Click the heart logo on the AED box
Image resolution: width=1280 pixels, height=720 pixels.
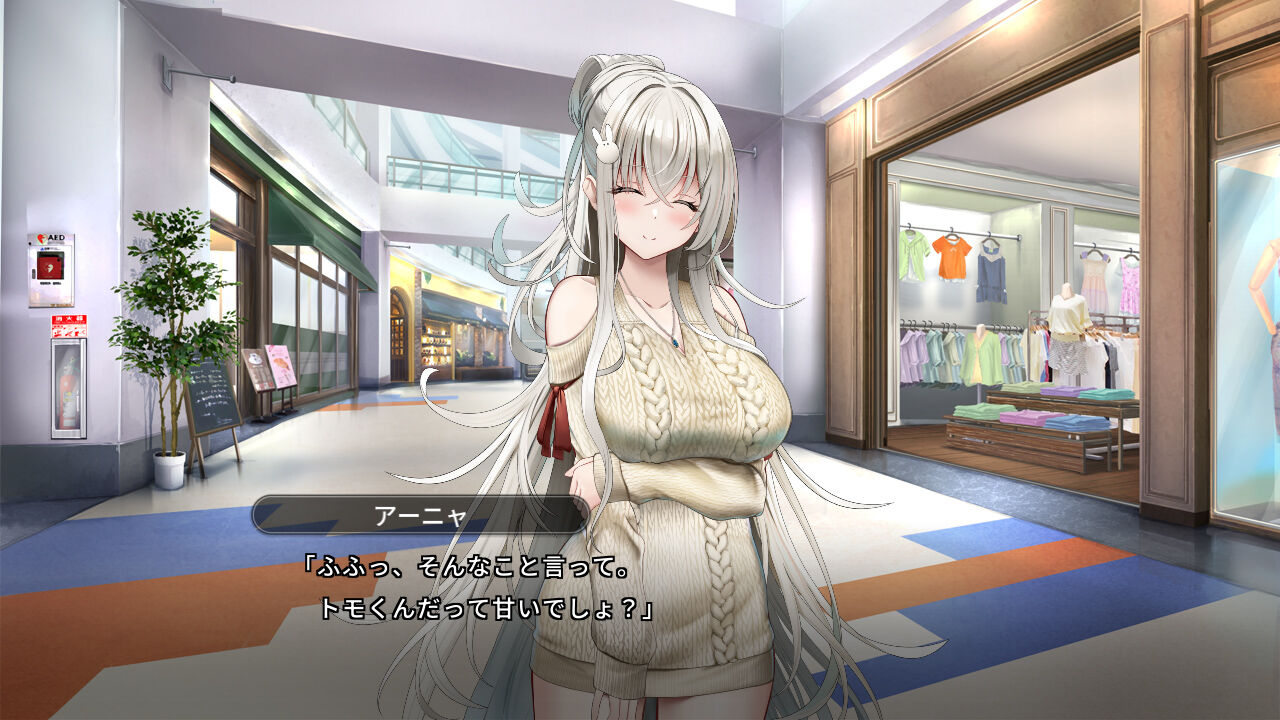coord(42,236)
